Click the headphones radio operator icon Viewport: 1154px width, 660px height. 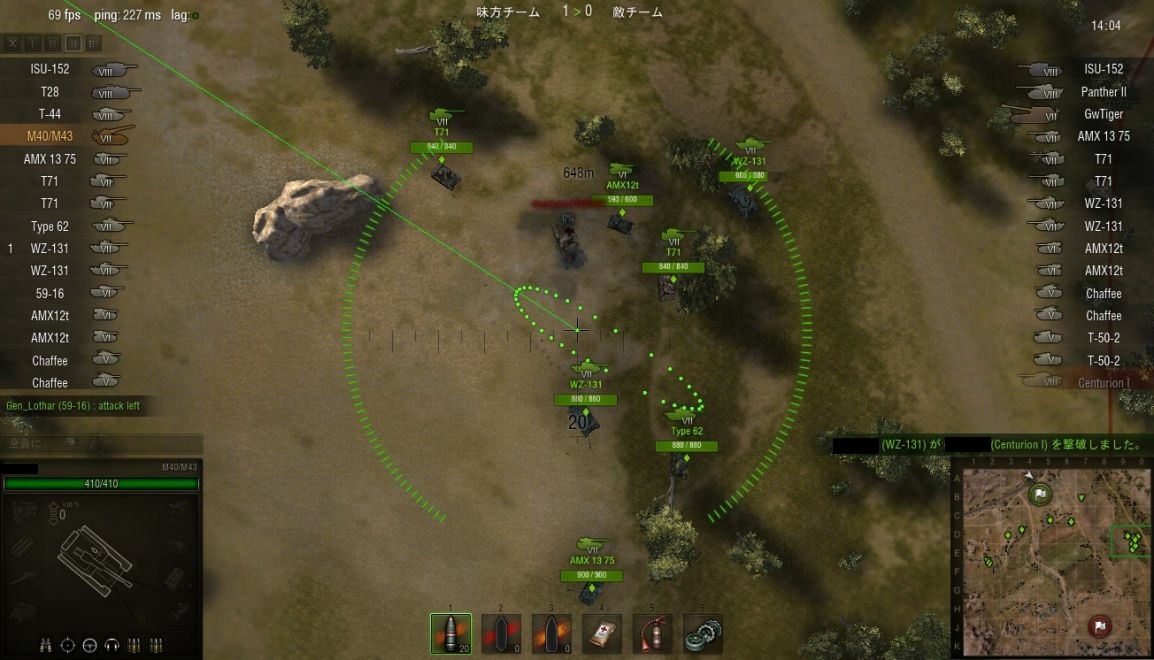coord(110,645)
